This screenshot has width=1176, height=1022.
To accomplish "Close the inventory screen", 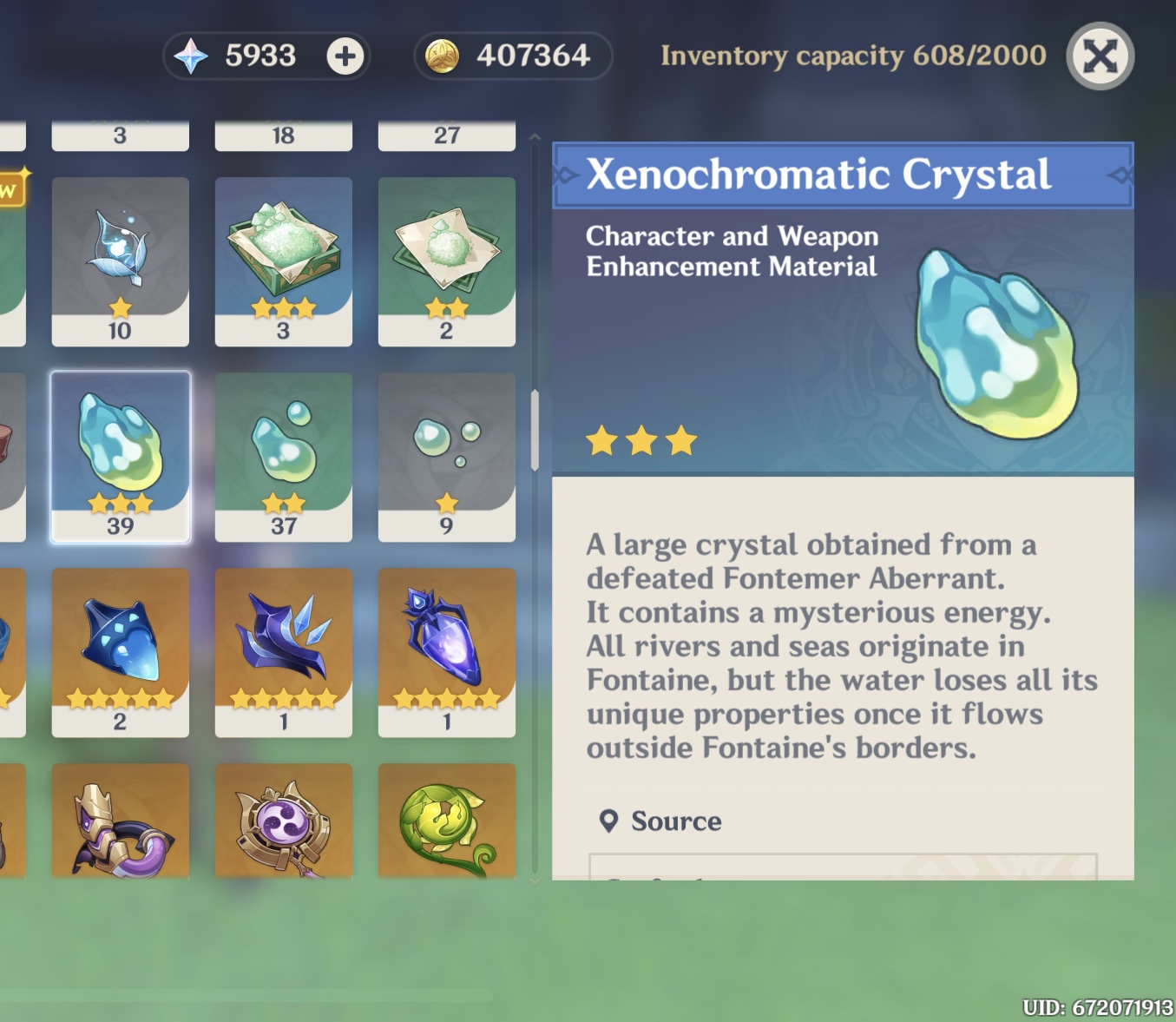I will [1100, 56].
